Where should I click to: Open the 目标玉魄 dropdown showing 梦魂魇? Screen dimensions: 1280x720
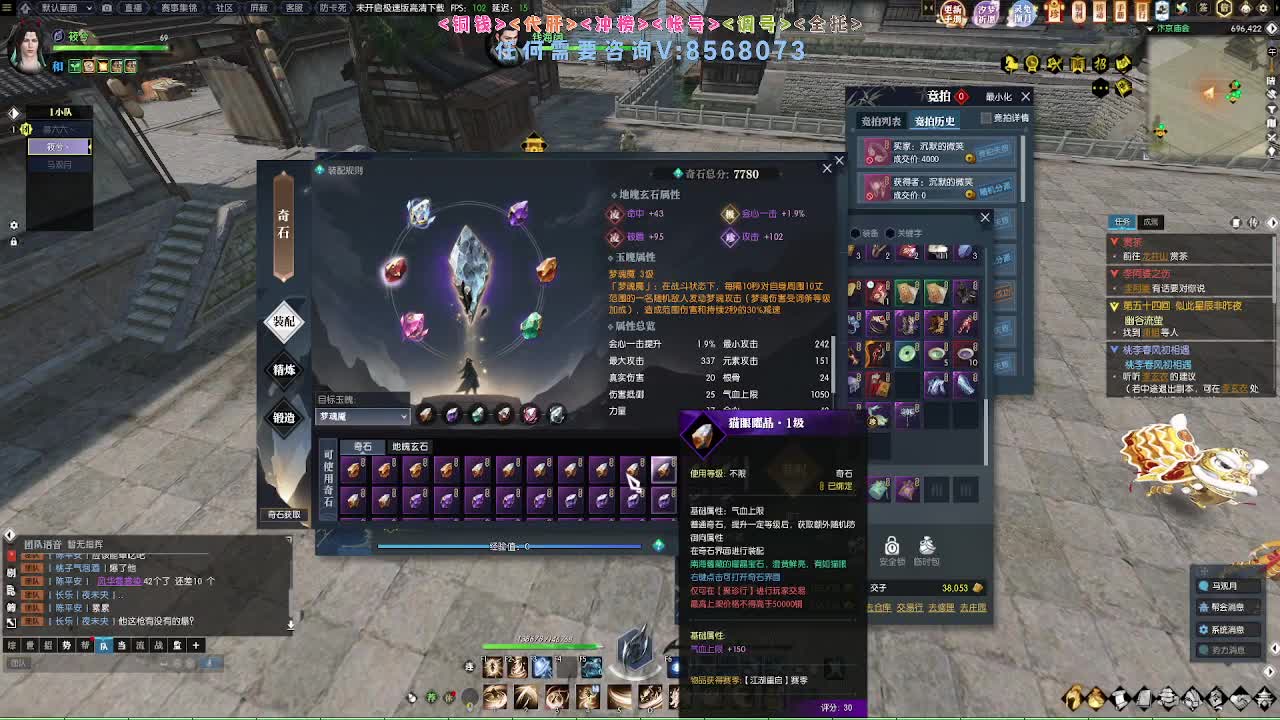click(363, 416)
